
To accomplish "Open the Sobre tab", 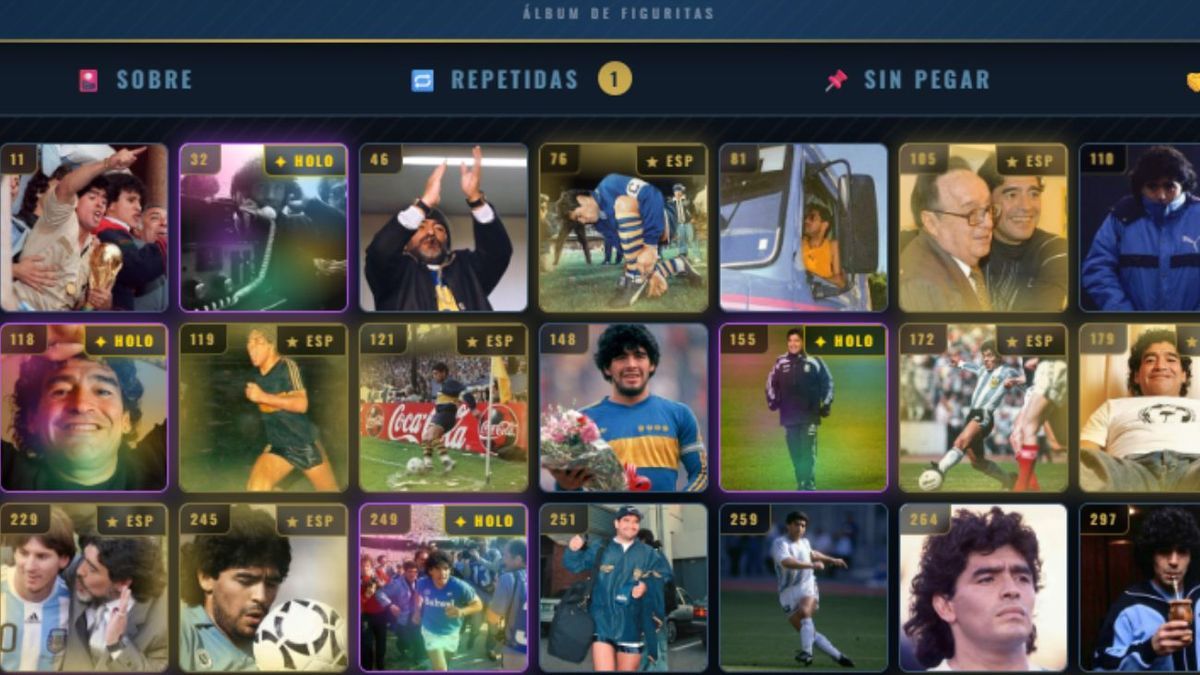I will tap(135, 80).
